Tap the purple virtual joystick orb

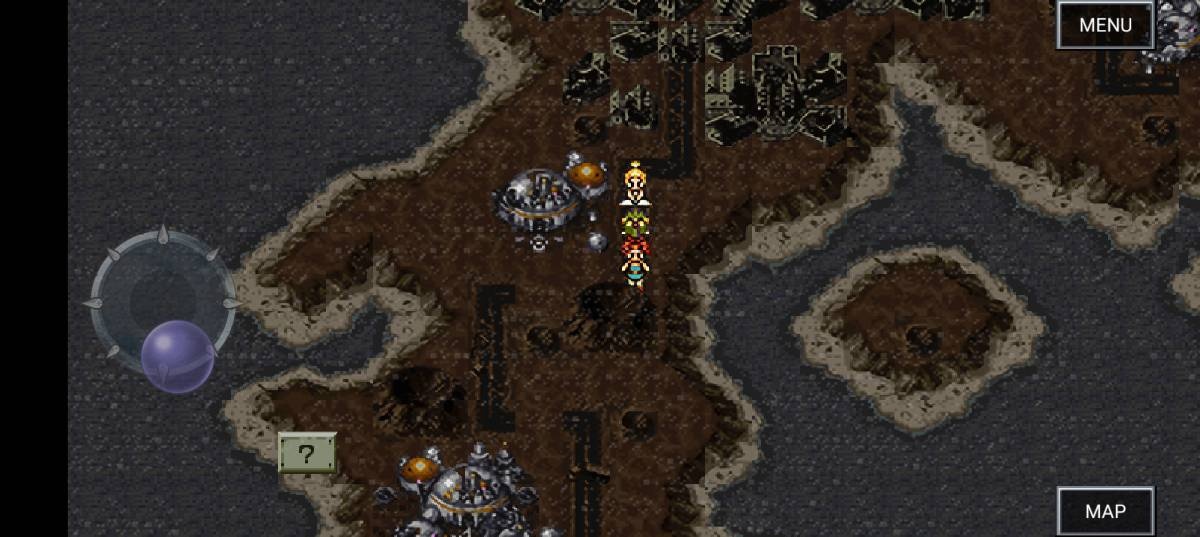pos(177,356)
